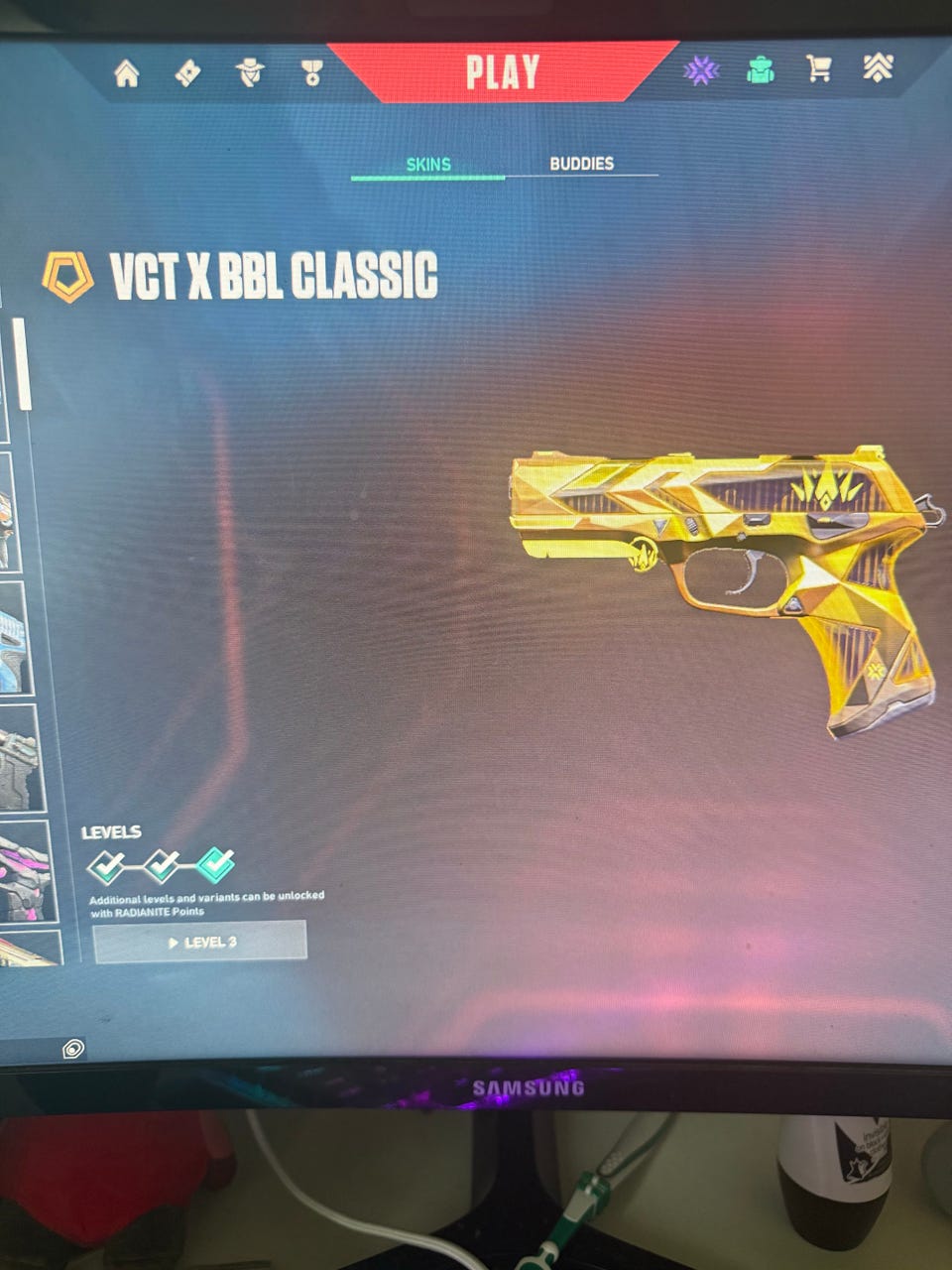Click the skin list scrollbar handle
This screenshot has height=1270, width=952.
pos(22,364)
